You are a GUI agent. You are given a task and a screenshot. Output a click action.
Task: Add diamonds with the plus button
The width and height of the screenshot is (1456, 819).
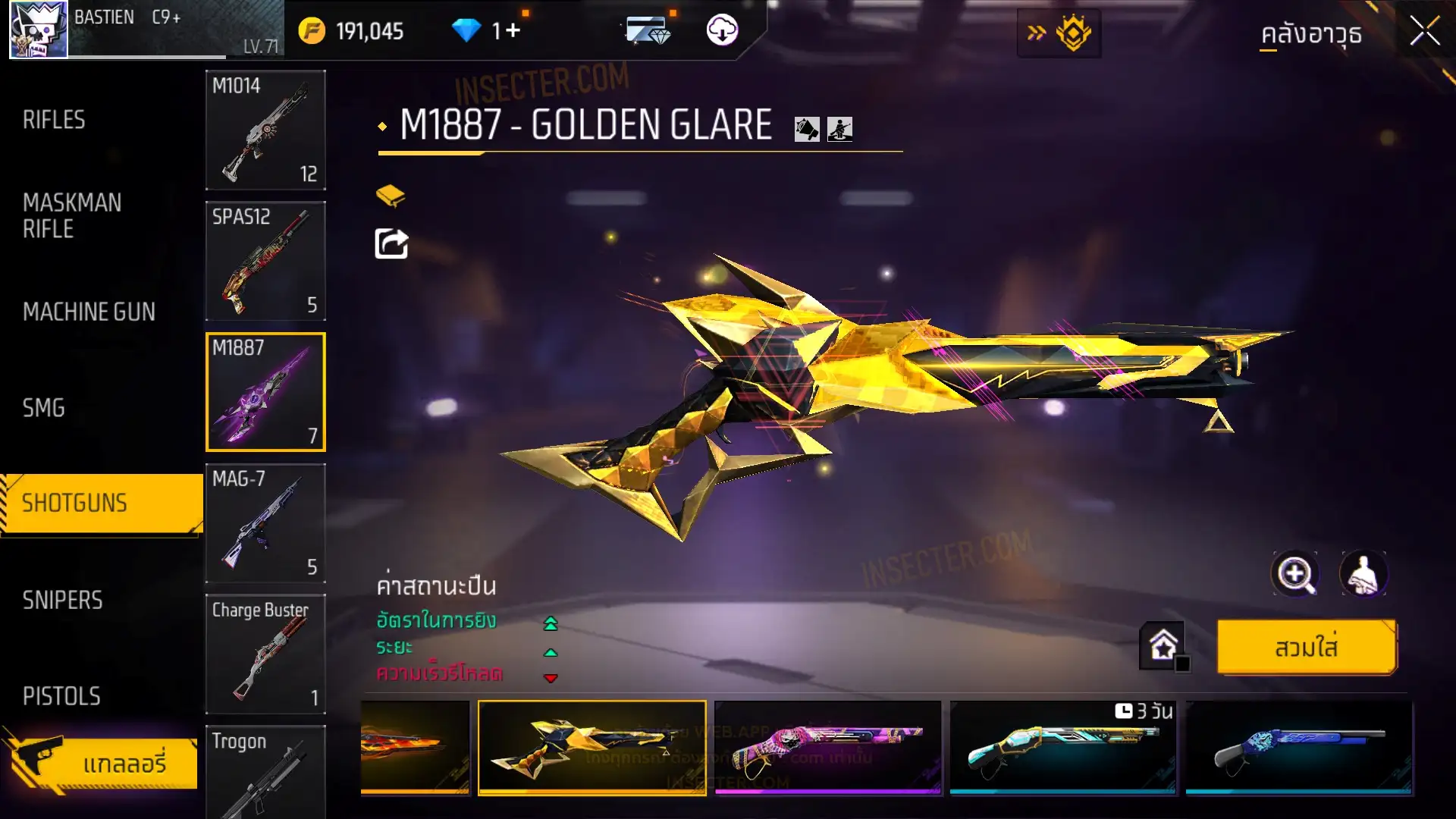513,30
